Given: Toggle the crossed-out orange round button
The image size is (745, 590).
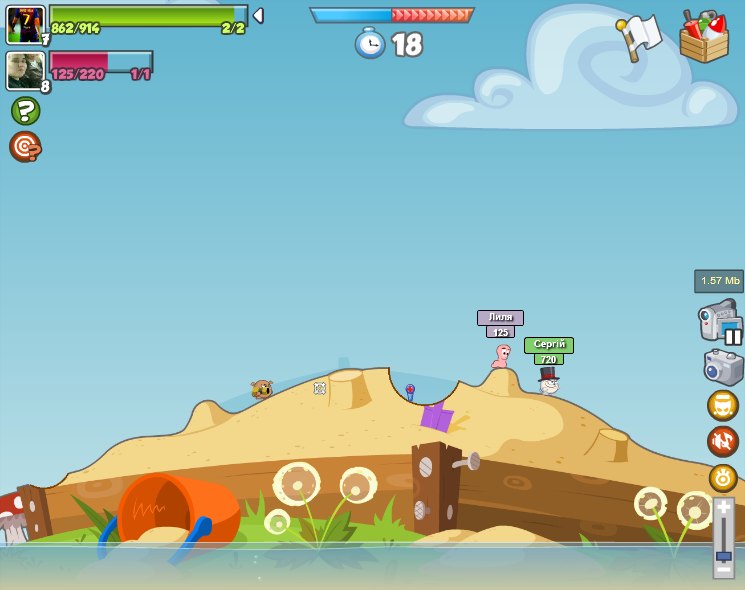Looking at the screenshot, I should click(x=723, y=441).
